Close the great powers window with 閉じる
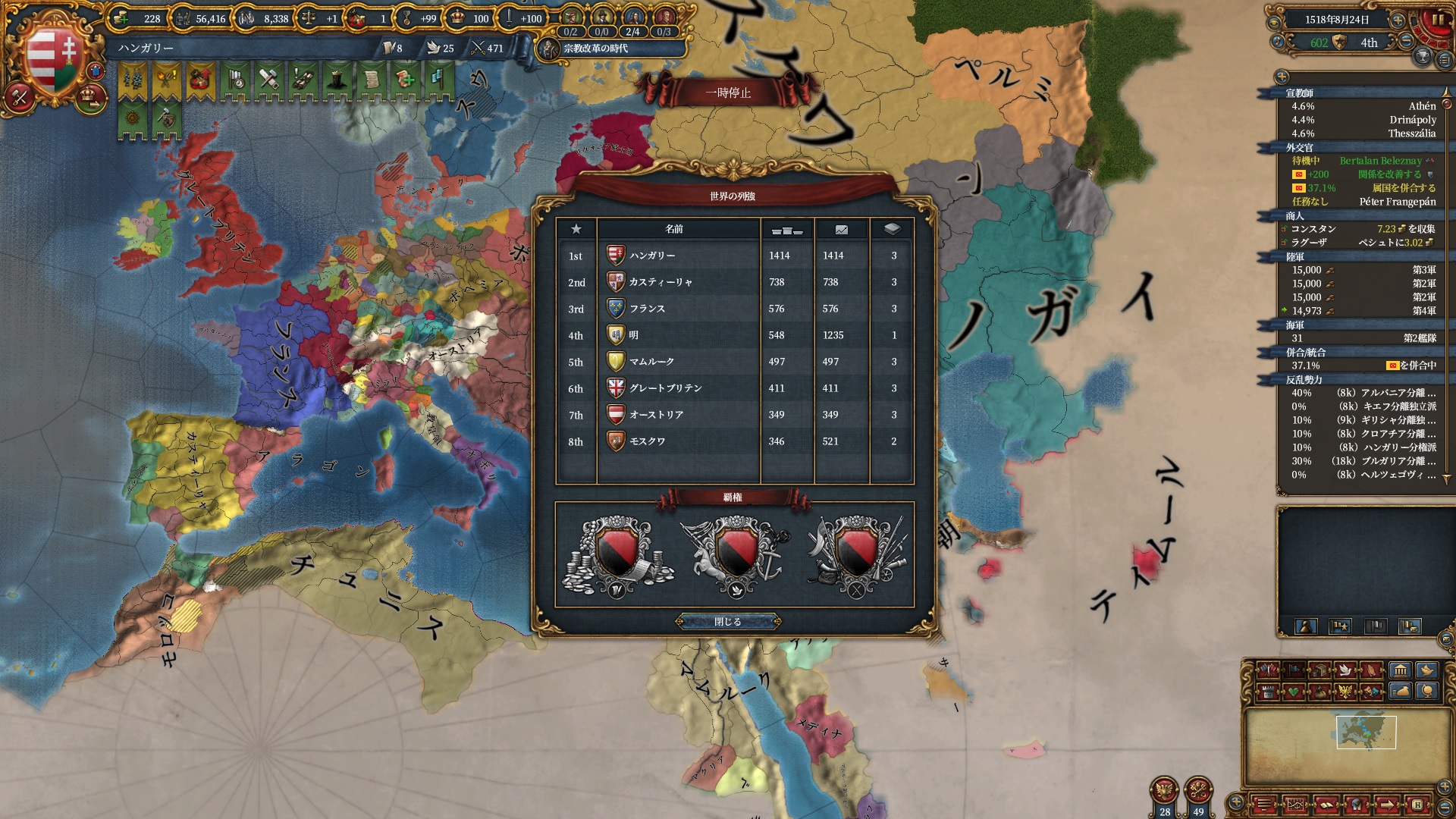Screen dimensions: 1456x819 (727, 622)
